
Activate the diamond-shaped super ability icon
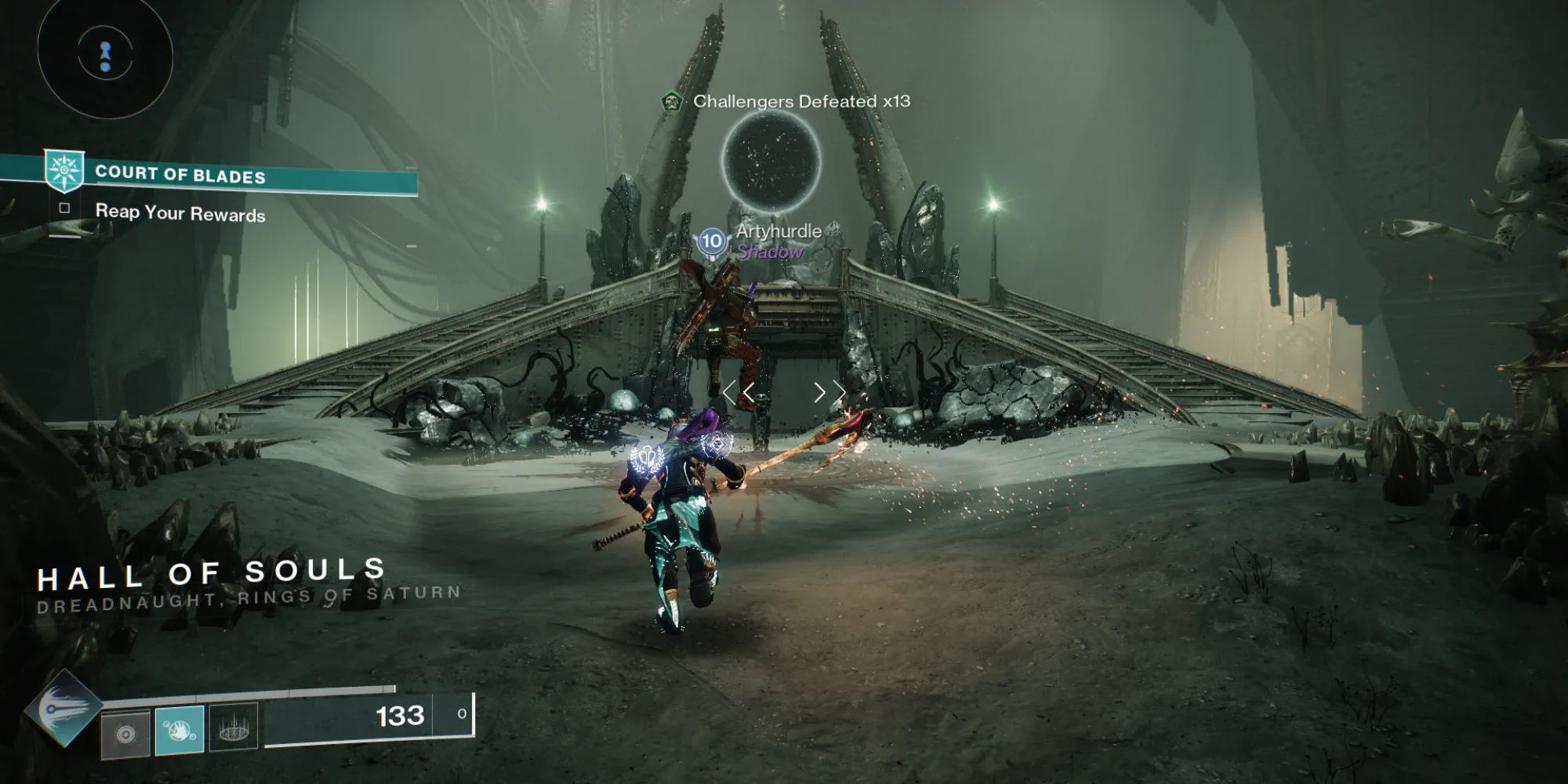tap(63, 708)
